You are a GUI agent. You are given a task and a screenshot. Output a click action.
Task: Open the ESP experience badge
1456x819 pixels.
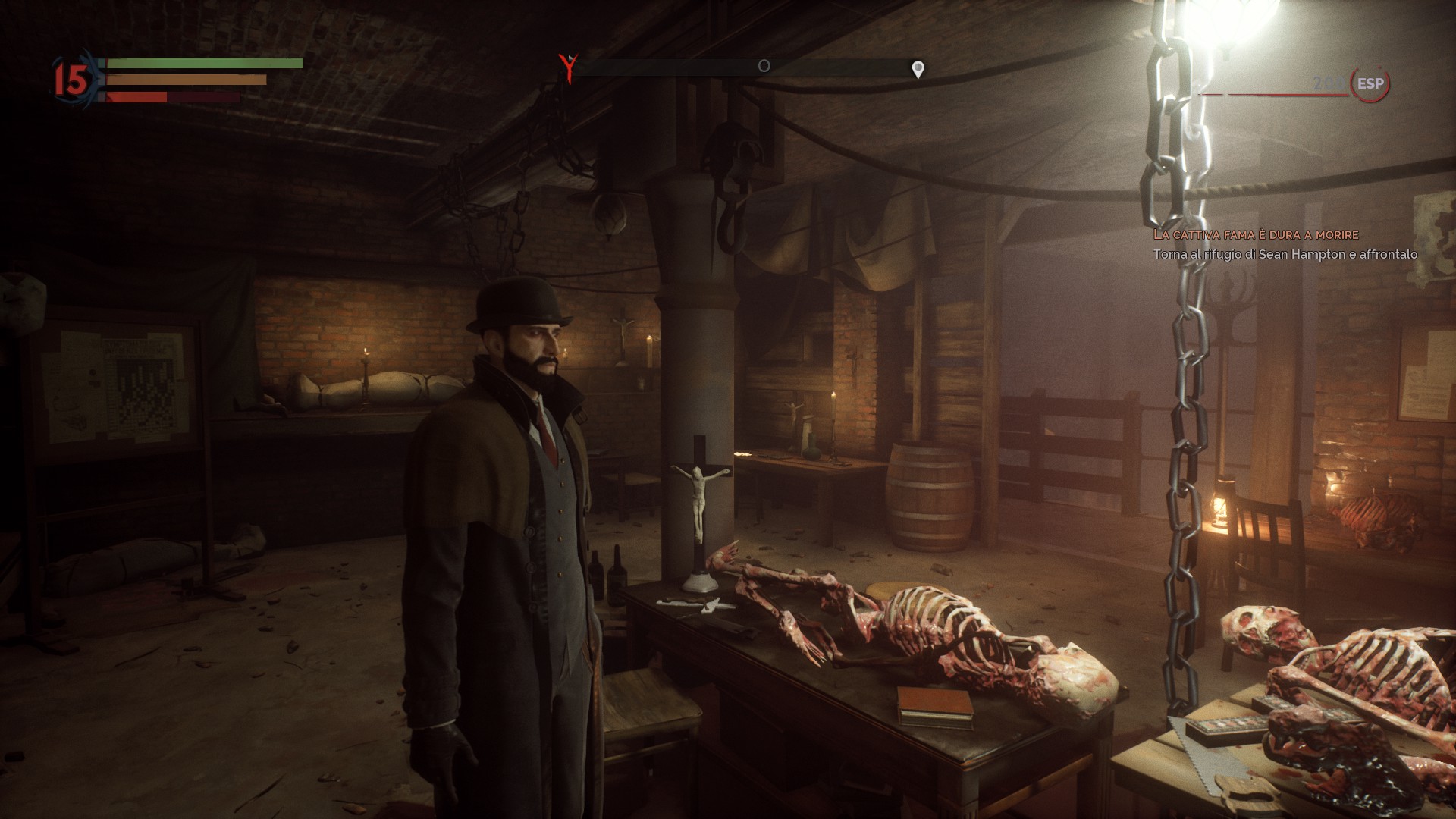[x=1370, y=83]
